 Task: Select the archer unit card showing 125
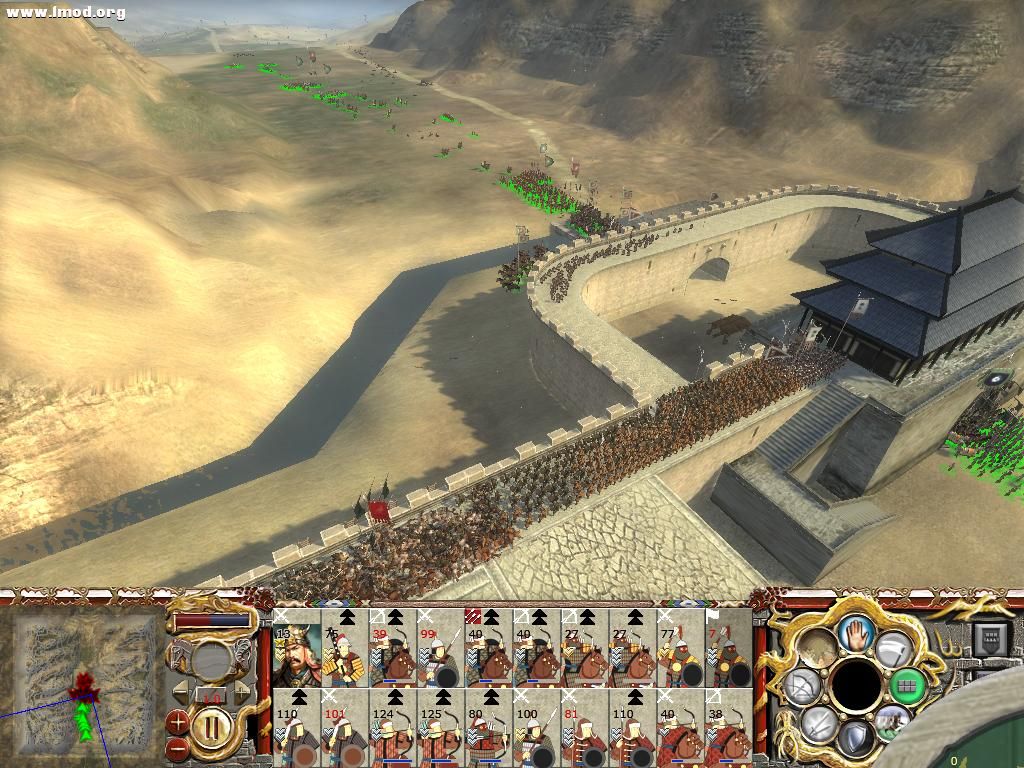tap(440, 727)
